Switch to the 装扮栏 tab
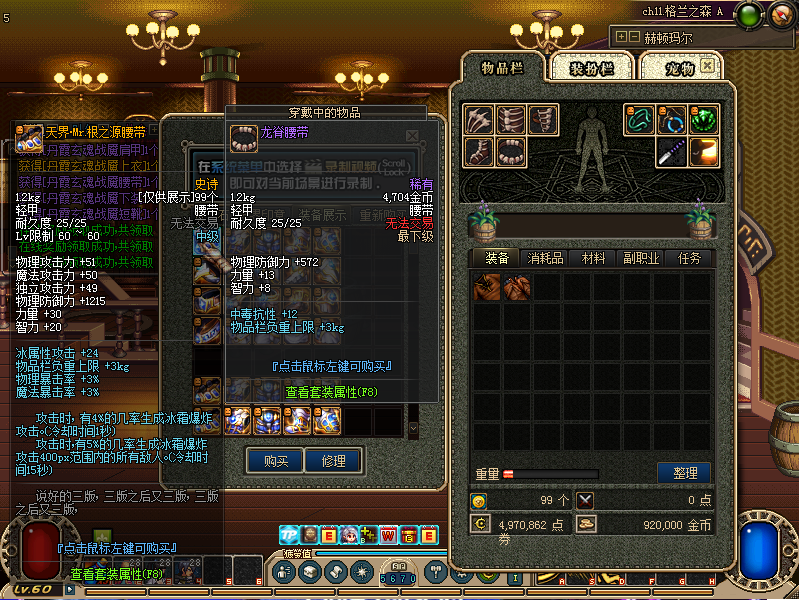The image size is (799, 600). (x=601, y=68)
